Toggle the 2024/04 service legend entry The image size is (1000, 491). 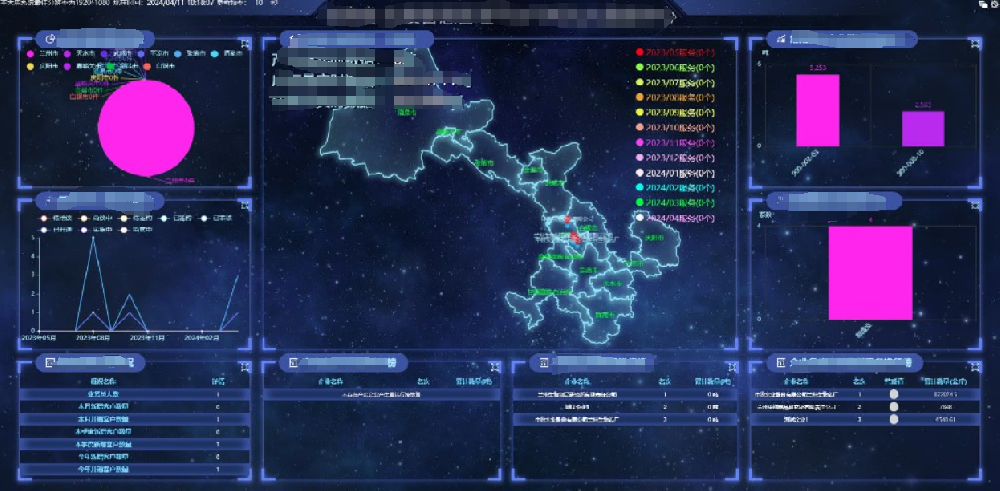[x=677, y=217]
